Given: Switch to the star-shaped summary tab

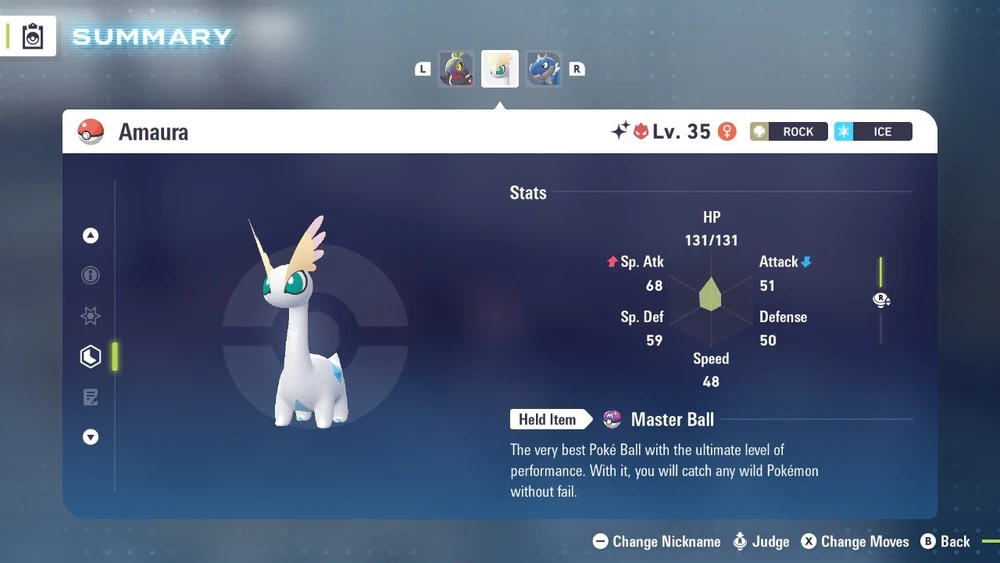Looking at the screenshot, I should pos(91,316).
